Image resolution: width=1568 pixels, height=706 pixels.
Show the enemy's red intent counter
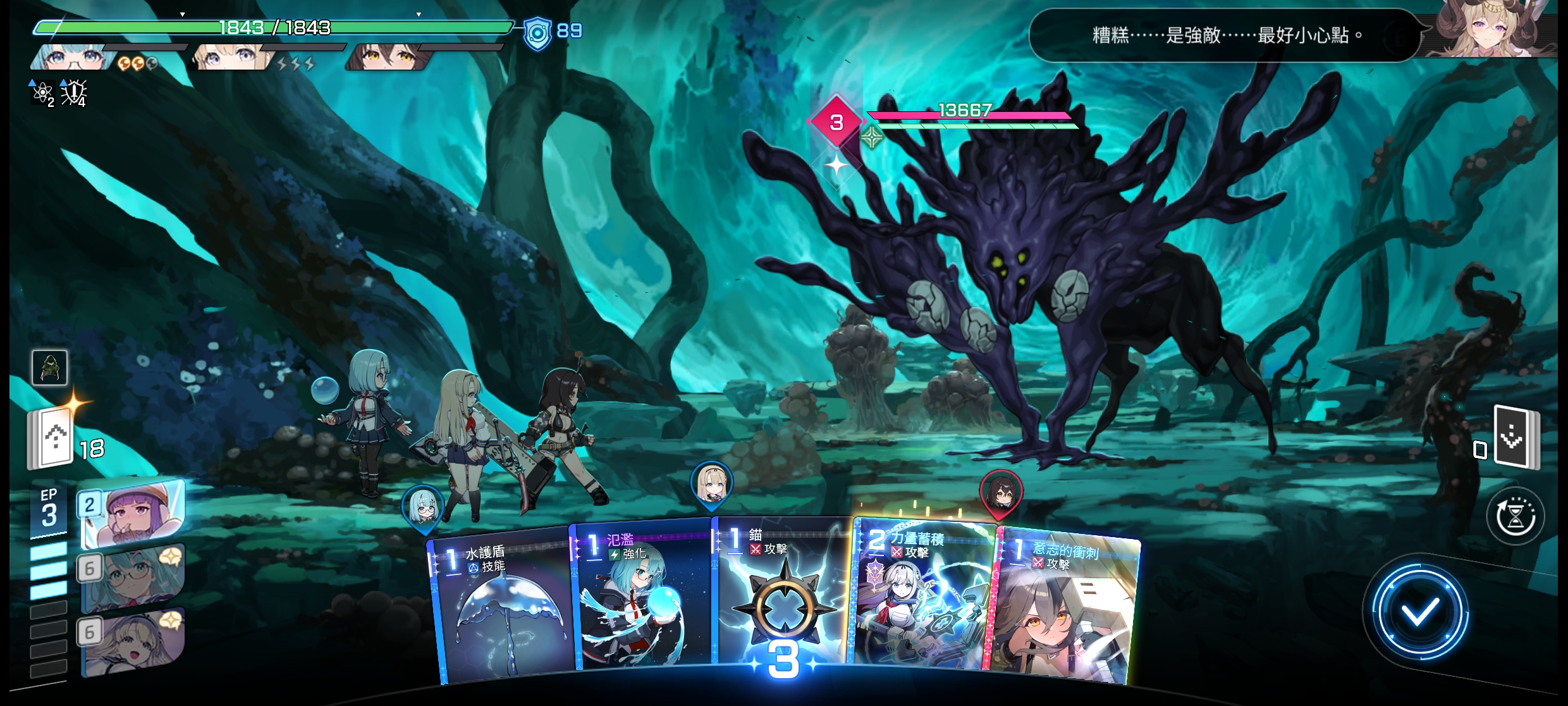click(x=836, y=122)
